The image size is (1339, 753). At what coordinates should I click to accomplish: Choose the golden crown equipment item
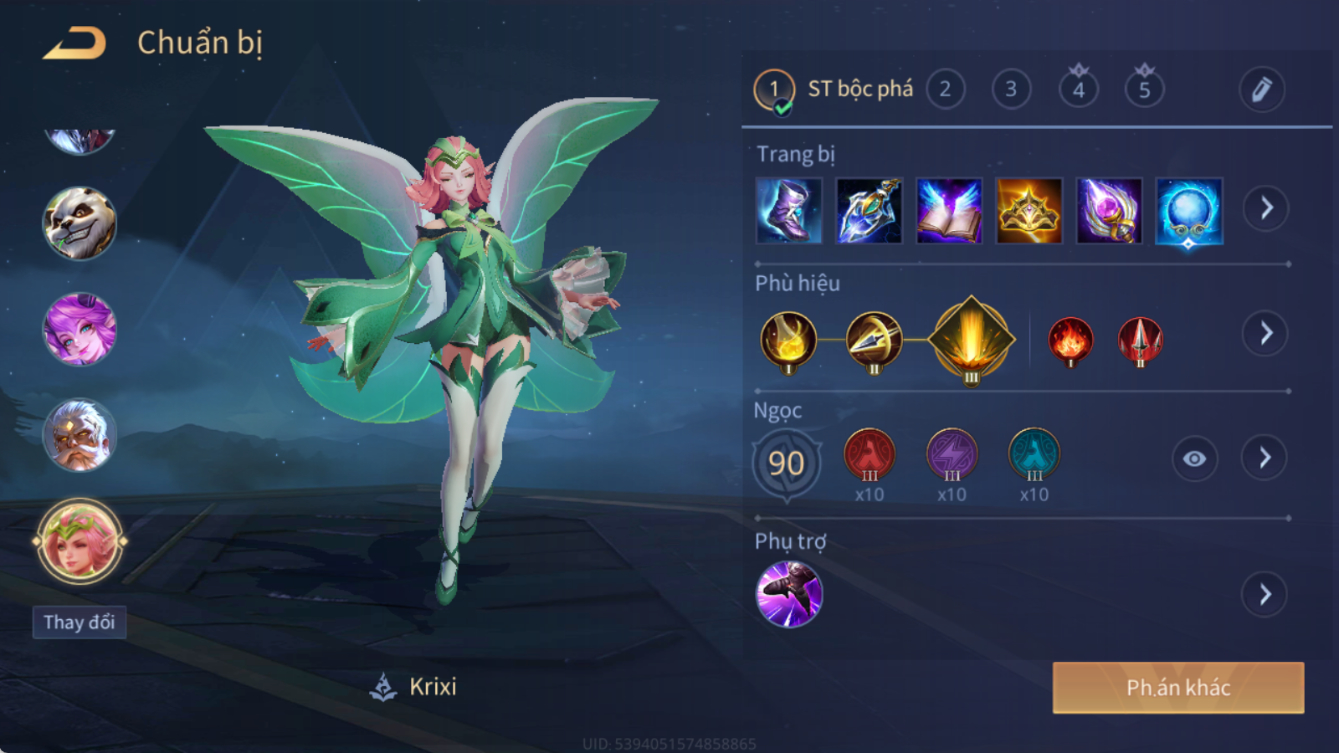(1029, 211)
